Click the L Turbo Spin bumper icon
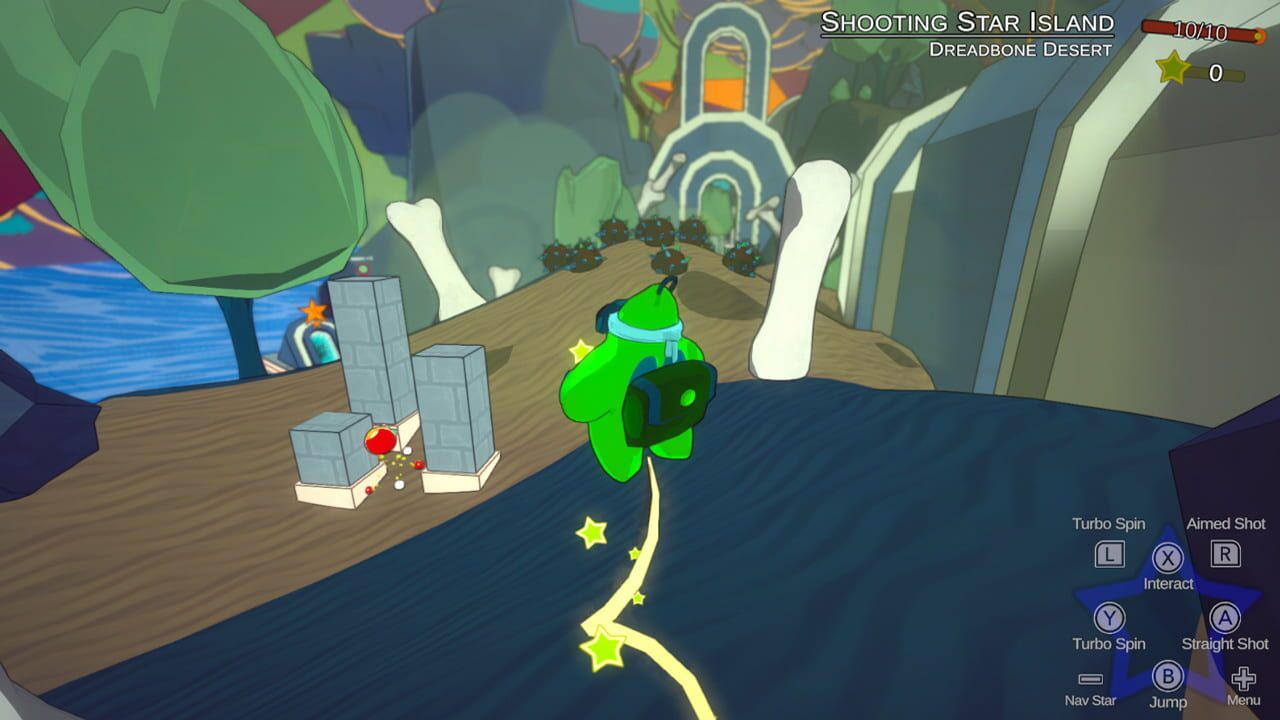The height and width of the screenshot is (720, 1280). tap(1109, 556)
